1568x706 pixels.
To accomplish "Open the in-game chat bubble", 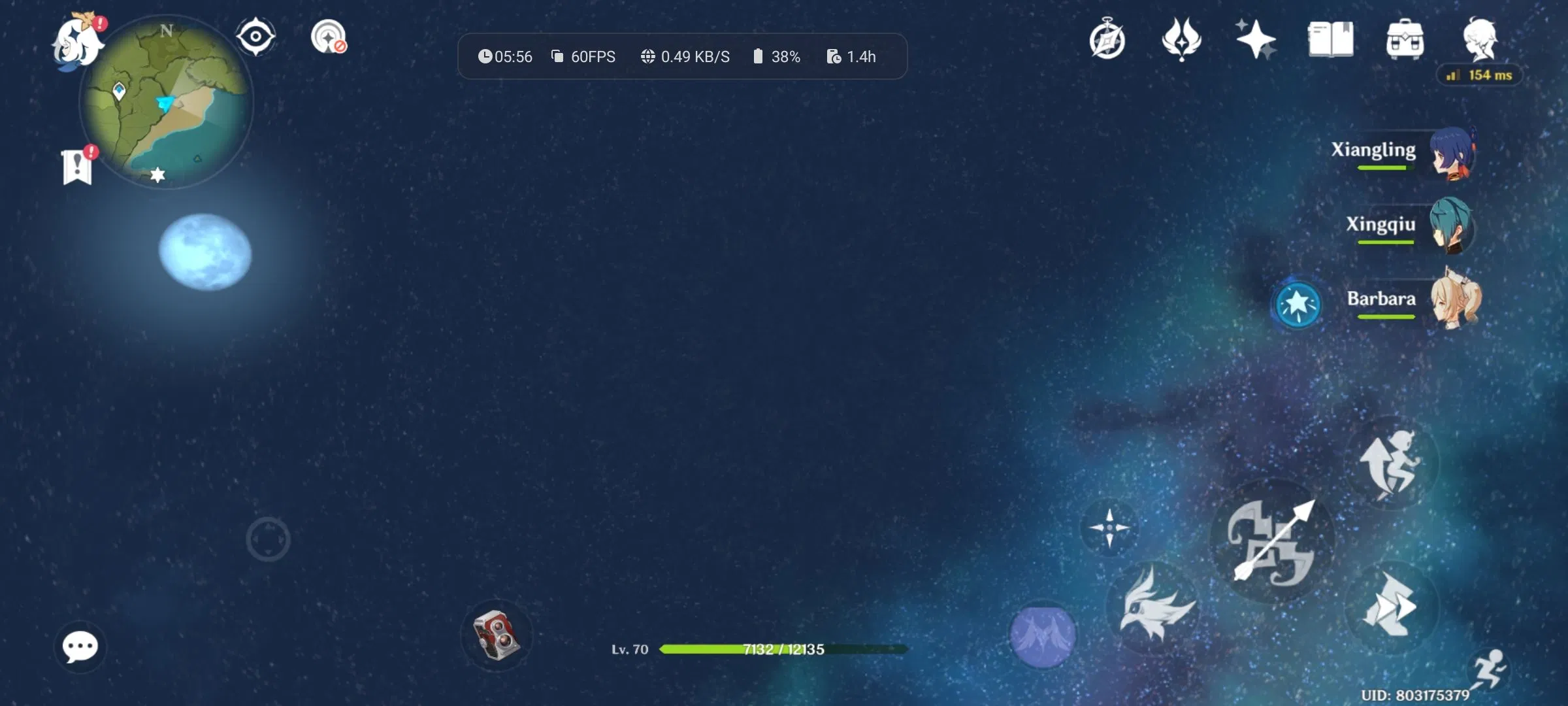I will 80,646.
